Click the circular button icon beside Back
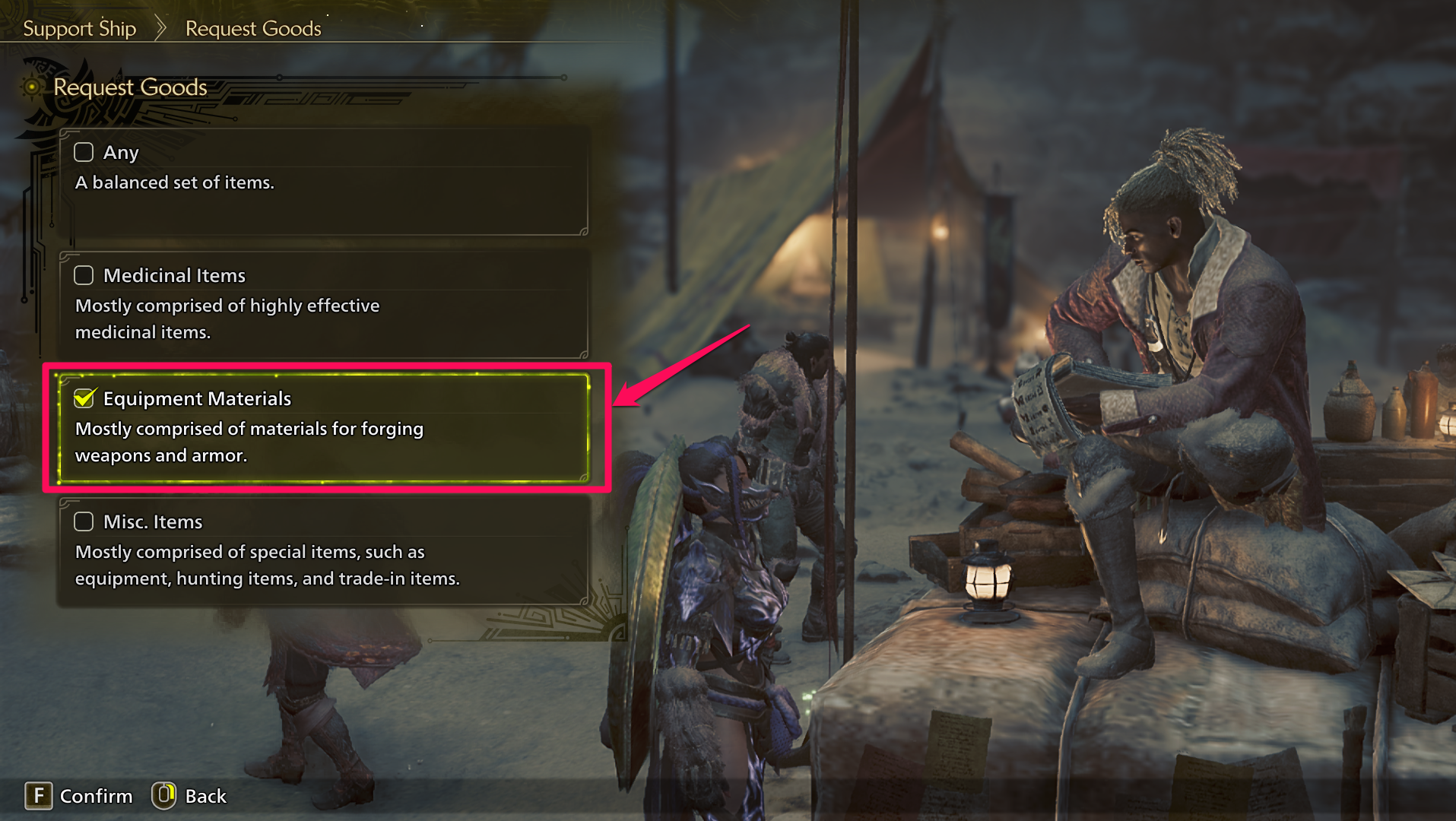 coord(163,796)
